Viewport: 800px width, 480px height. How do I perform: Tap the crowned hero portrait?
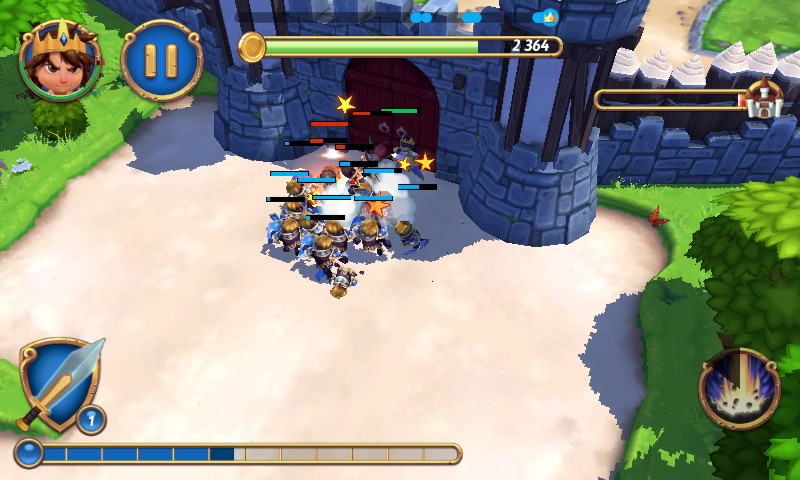59,58
